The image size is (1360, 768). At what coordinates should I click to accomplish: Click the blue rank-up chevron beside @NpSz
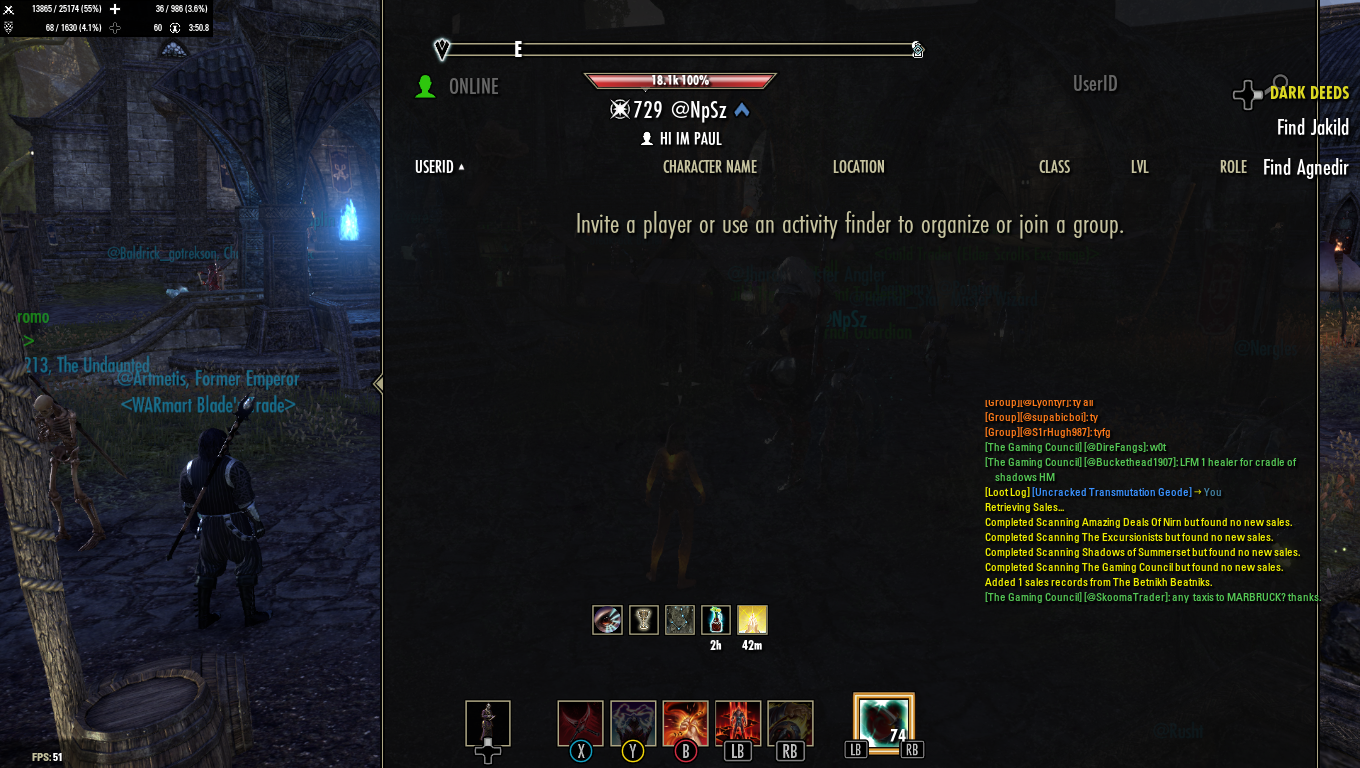point(741,111)
